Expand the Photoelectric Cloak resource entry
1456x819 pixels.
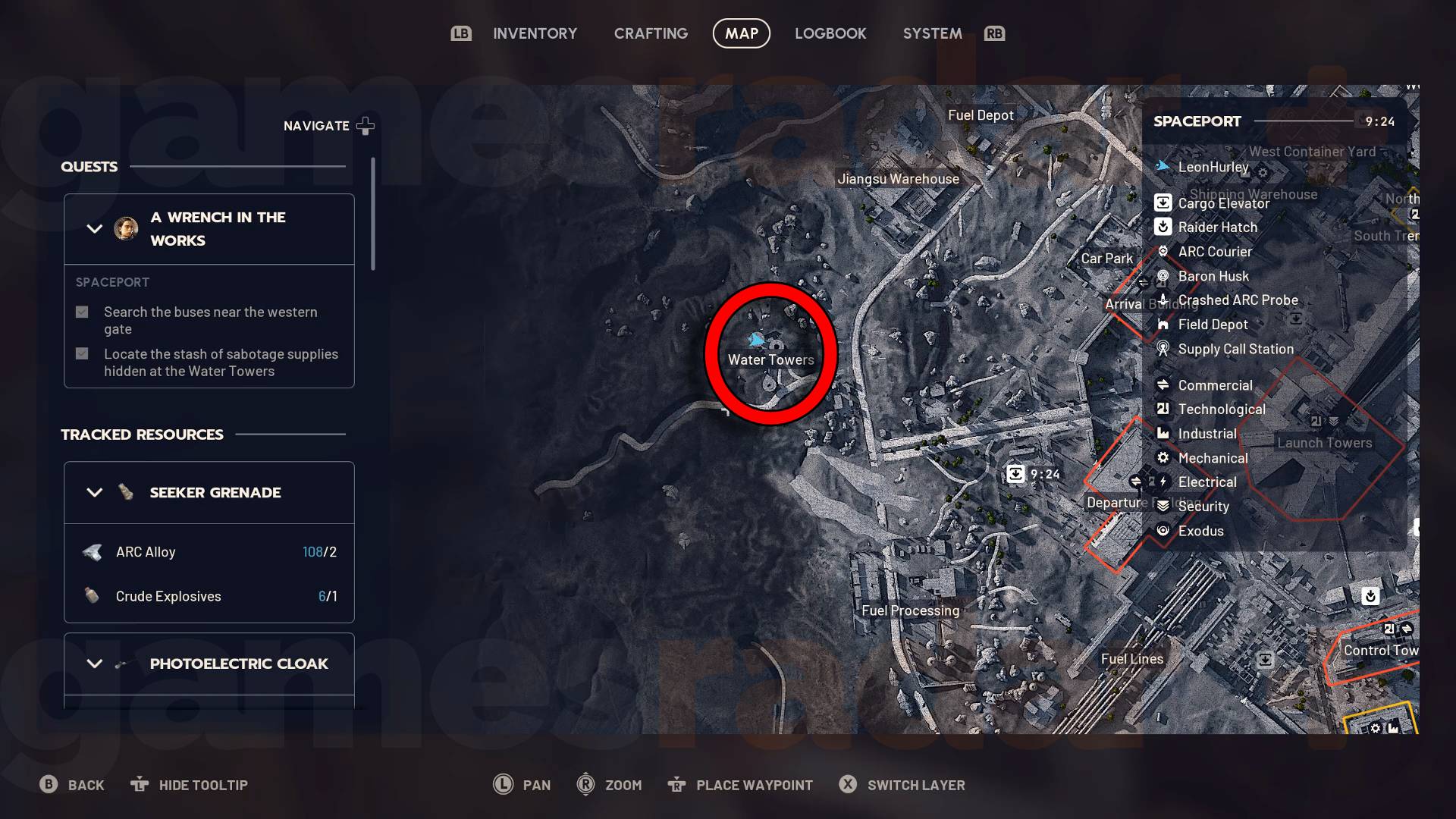pos(94,663)
